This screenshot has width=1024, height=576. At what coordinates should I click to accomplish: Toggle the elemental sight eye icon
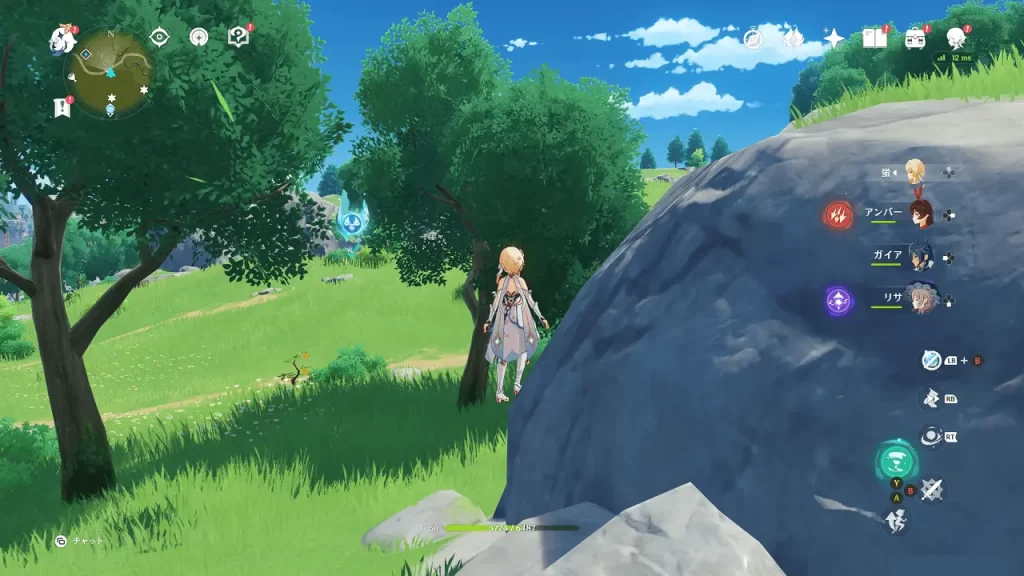pos(159,38)
